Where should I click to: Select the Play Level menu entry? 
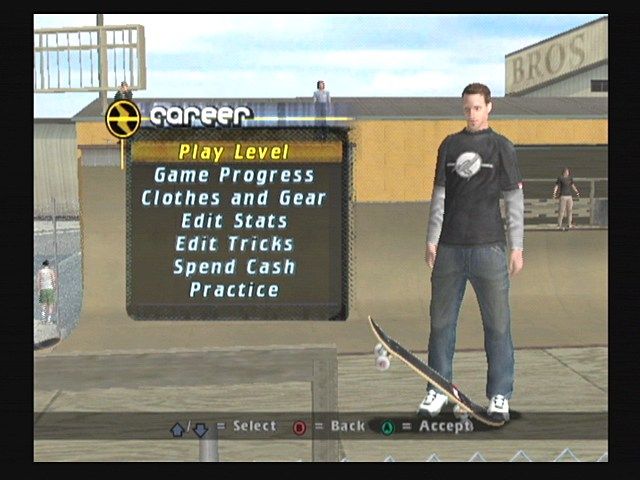pos(234,152)
